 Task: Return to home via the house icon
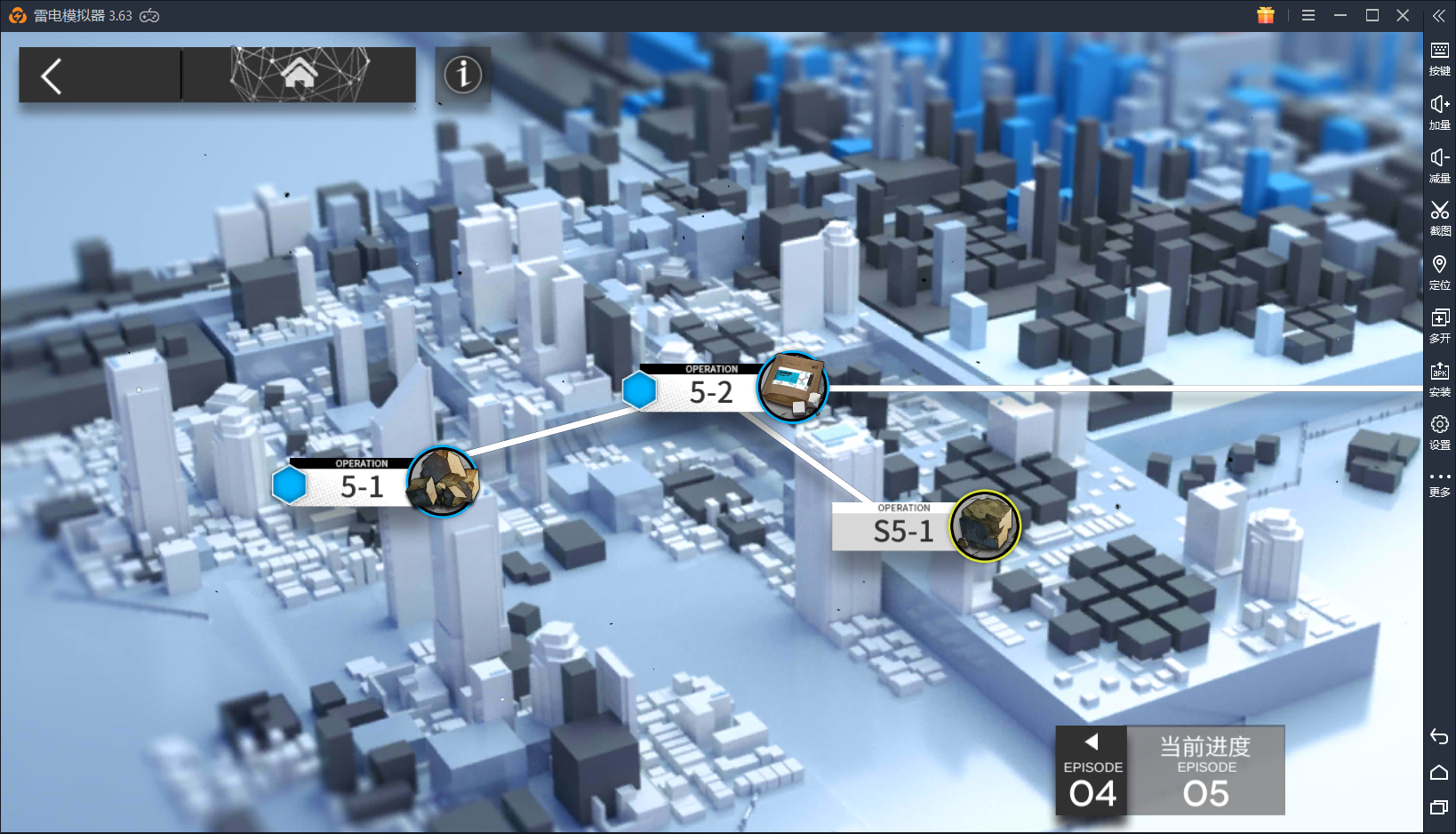click(300, 75)
